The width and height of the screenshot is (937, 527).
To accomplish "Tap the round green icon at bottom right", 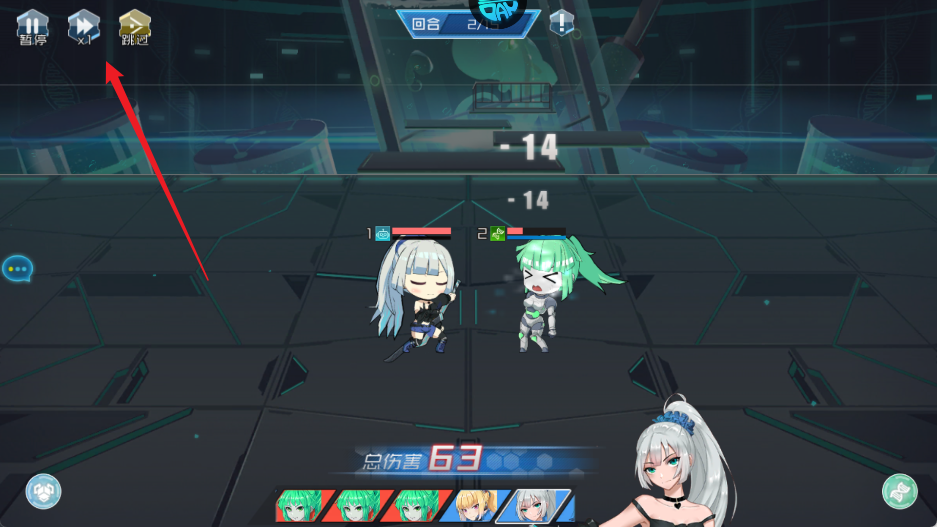I will click(900, 491).
